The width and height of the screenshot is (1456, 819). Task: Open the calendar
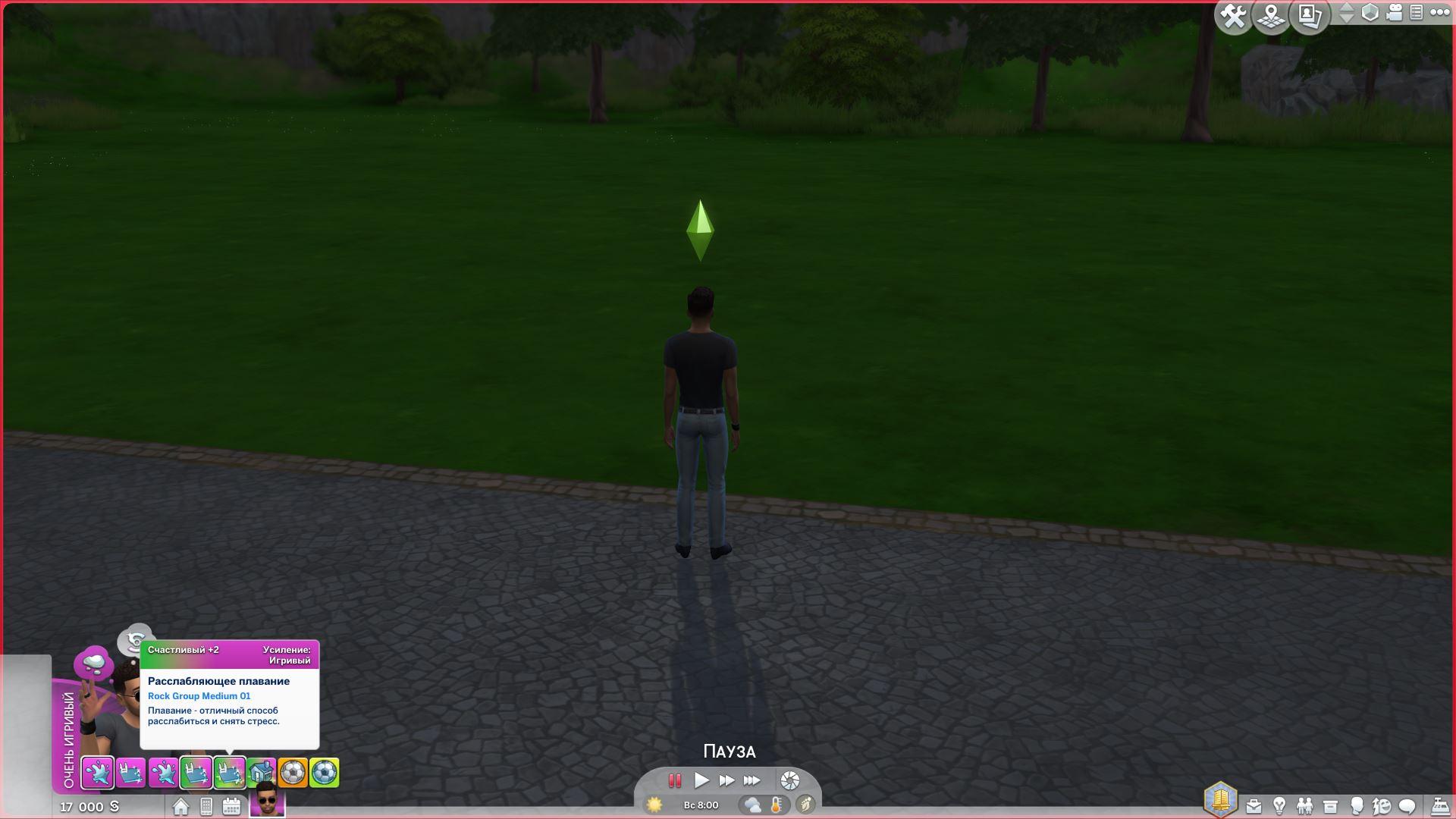231,807
